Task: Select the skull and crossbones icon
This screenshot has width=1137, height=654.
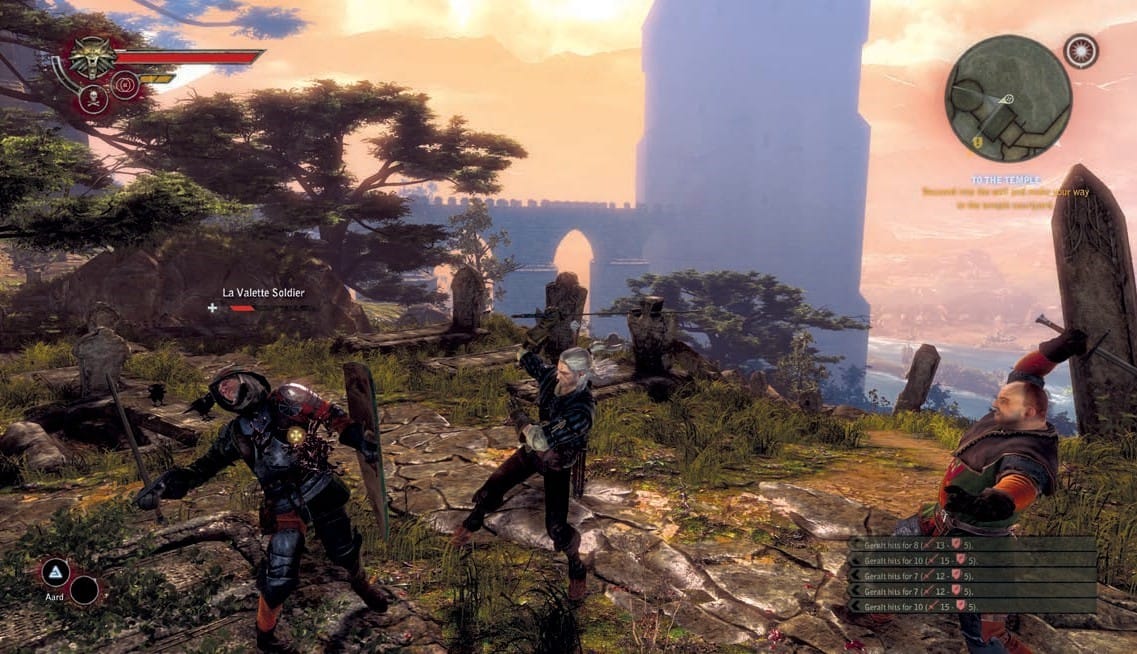Action: [92, 99]
